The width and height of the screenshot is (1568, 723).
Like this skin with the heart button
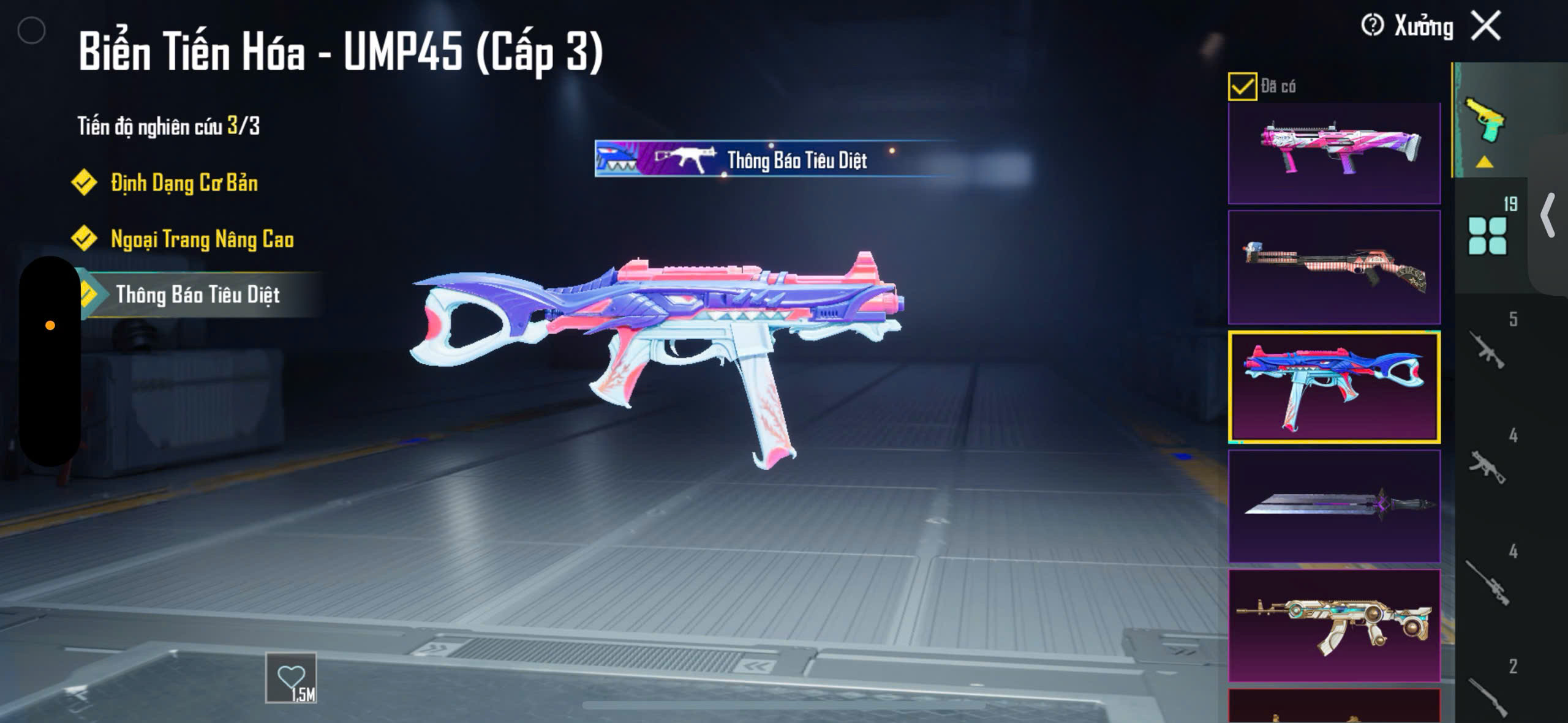291,678
